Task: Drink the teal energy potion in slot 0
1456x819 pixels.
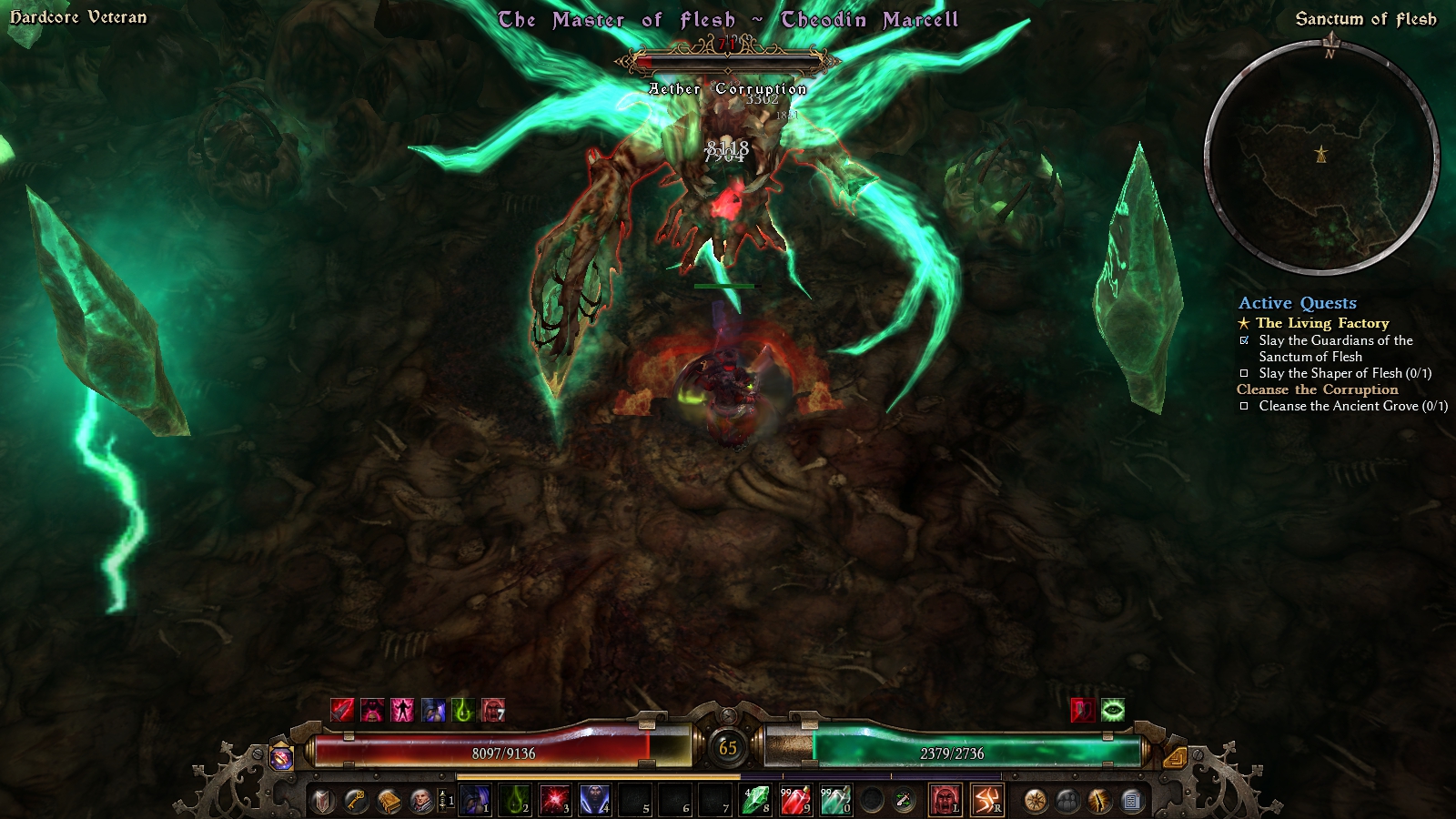Action: tap(834, 801)
